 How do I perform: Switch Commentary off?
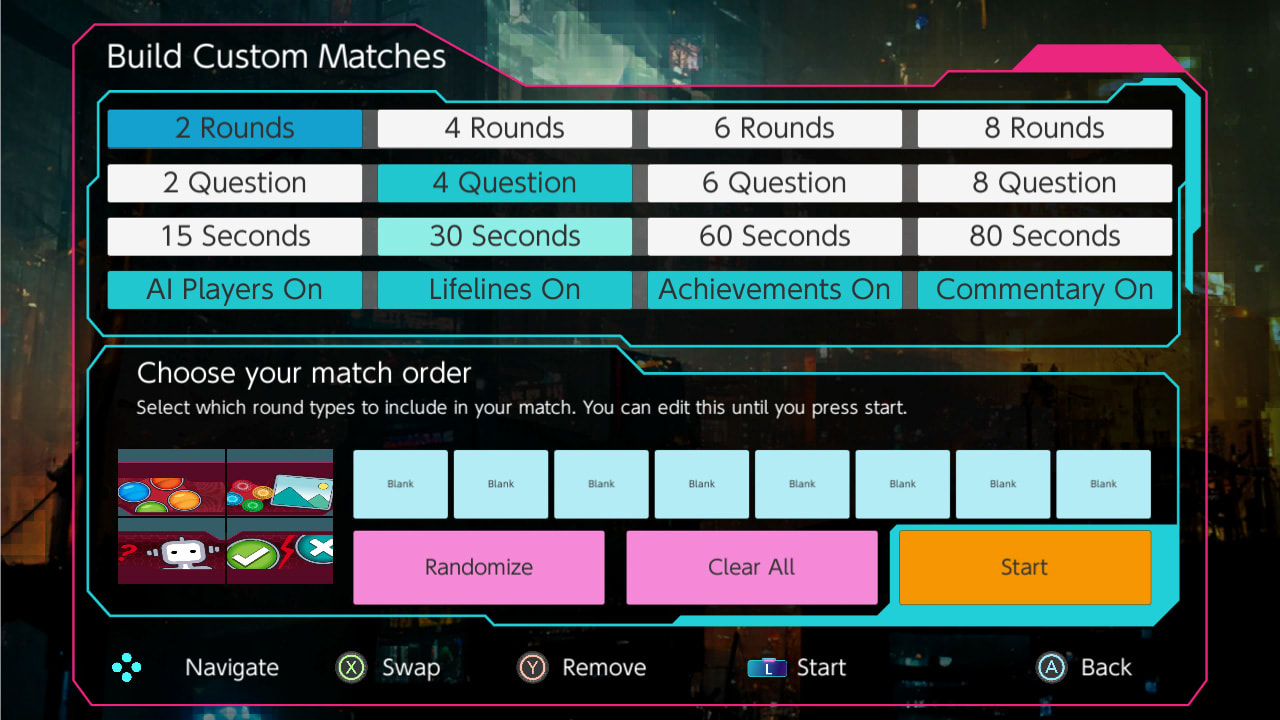pyautogui.click(x=1044, y=289)
